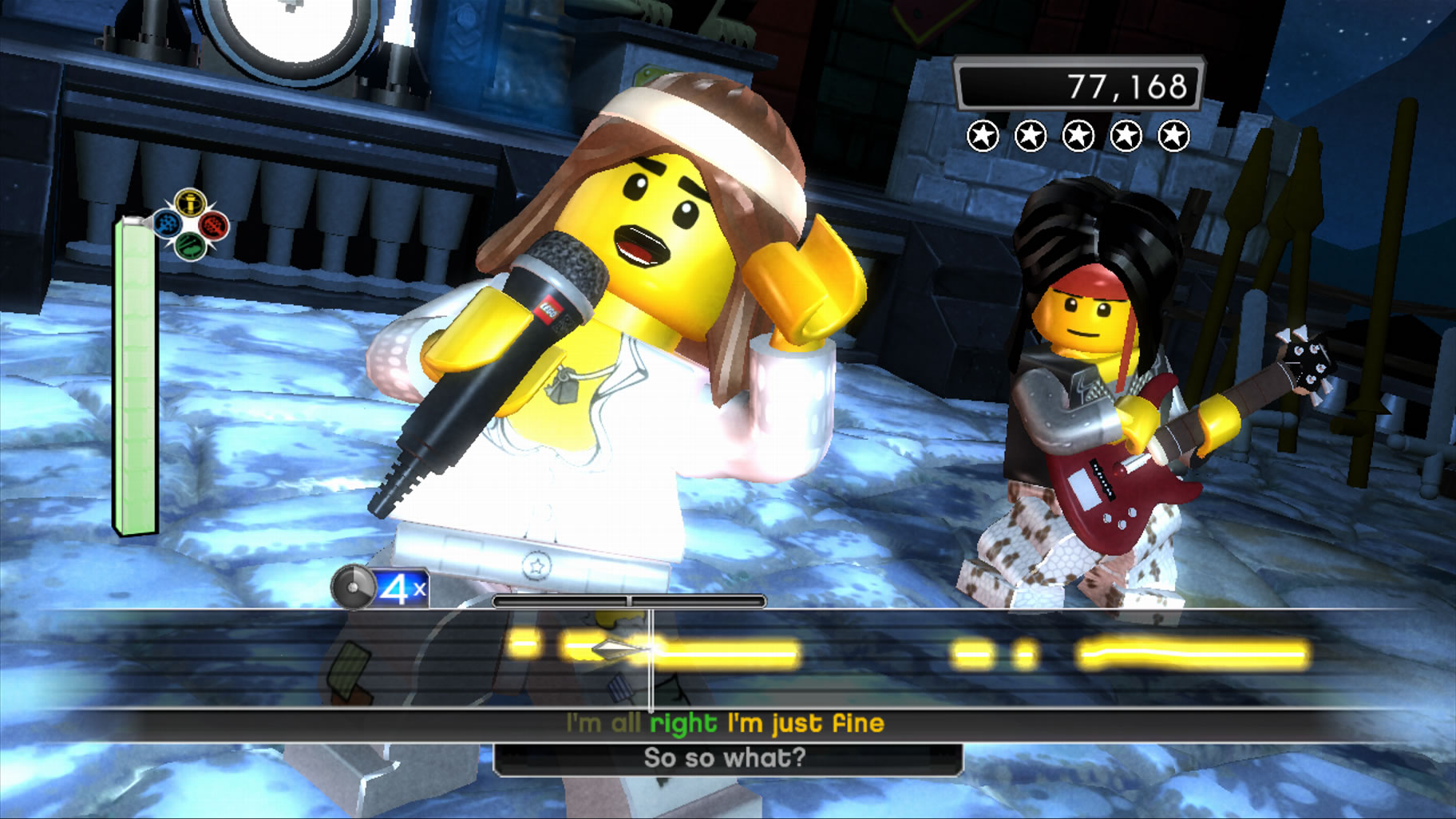Select the red guitar headstock icon
This screenshot has height=819, width=1456.
tap(213, 226)
